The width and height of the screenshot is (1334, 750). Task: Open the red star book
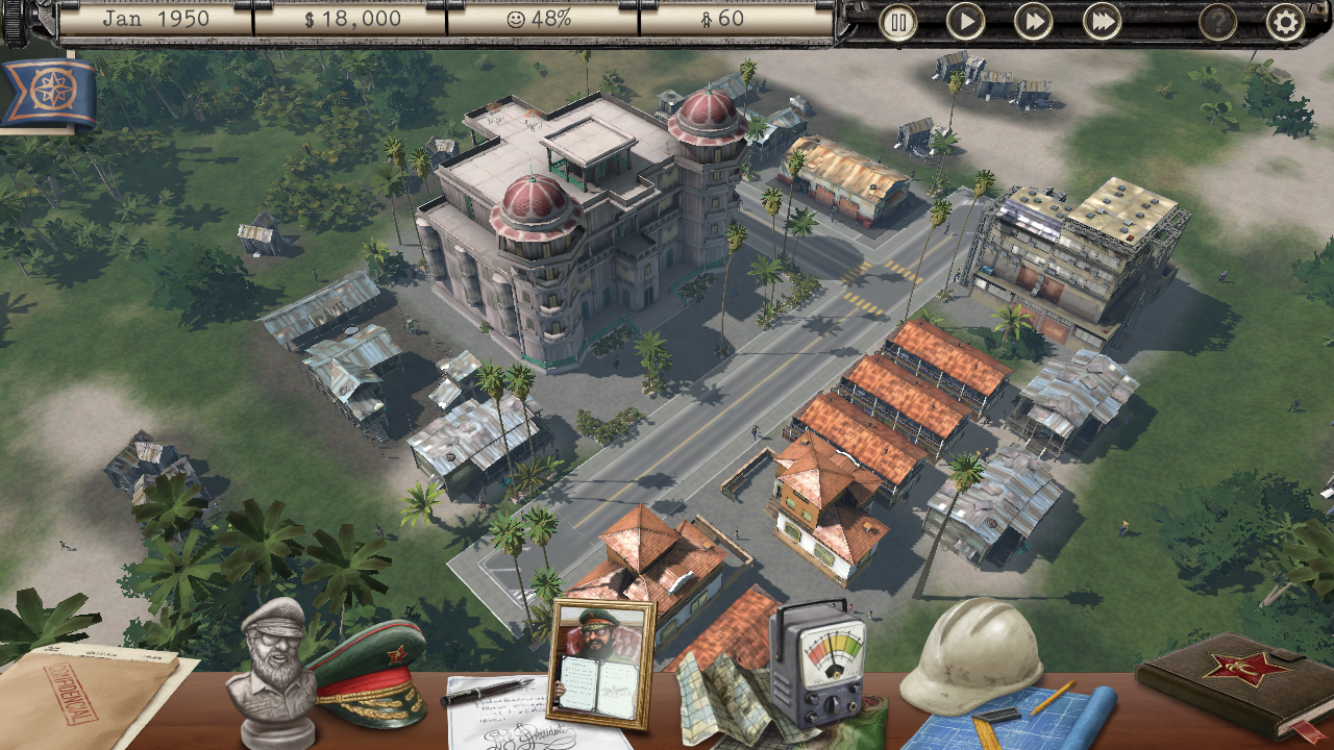click(1235, 678)
